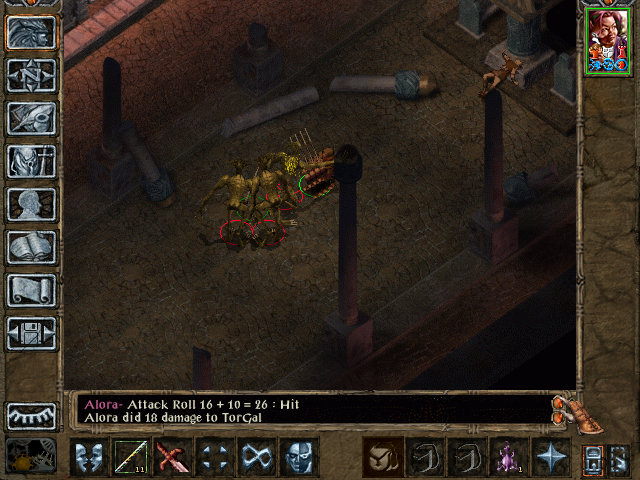The width and height of the screenshot is (640, 480).
Task: Open game options via the floppy disk icon
Action: (x=31, y=333)
